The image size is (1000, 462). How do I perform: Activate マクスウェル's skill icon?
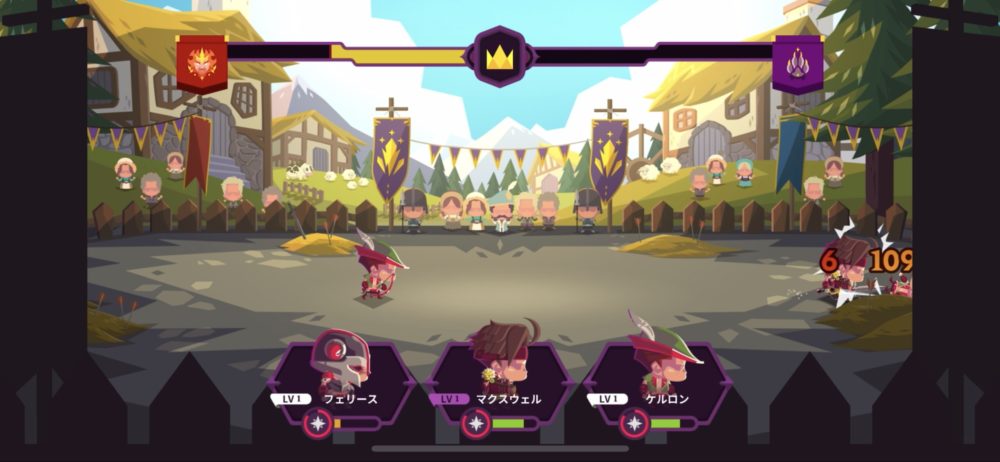(x=475, y=424)
